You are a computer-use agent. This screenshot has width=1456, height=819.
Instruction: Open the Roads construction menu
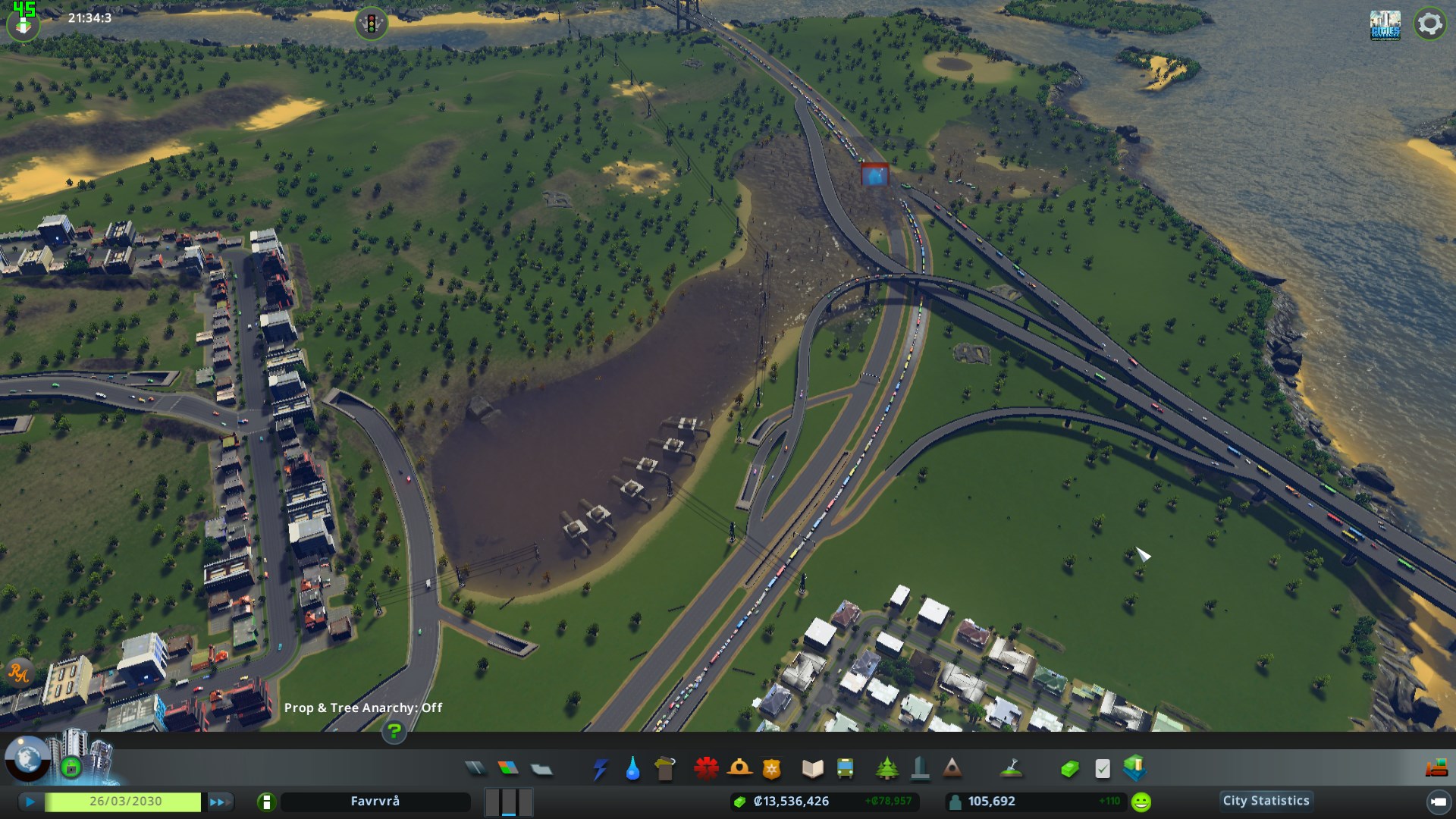(475, 769)
